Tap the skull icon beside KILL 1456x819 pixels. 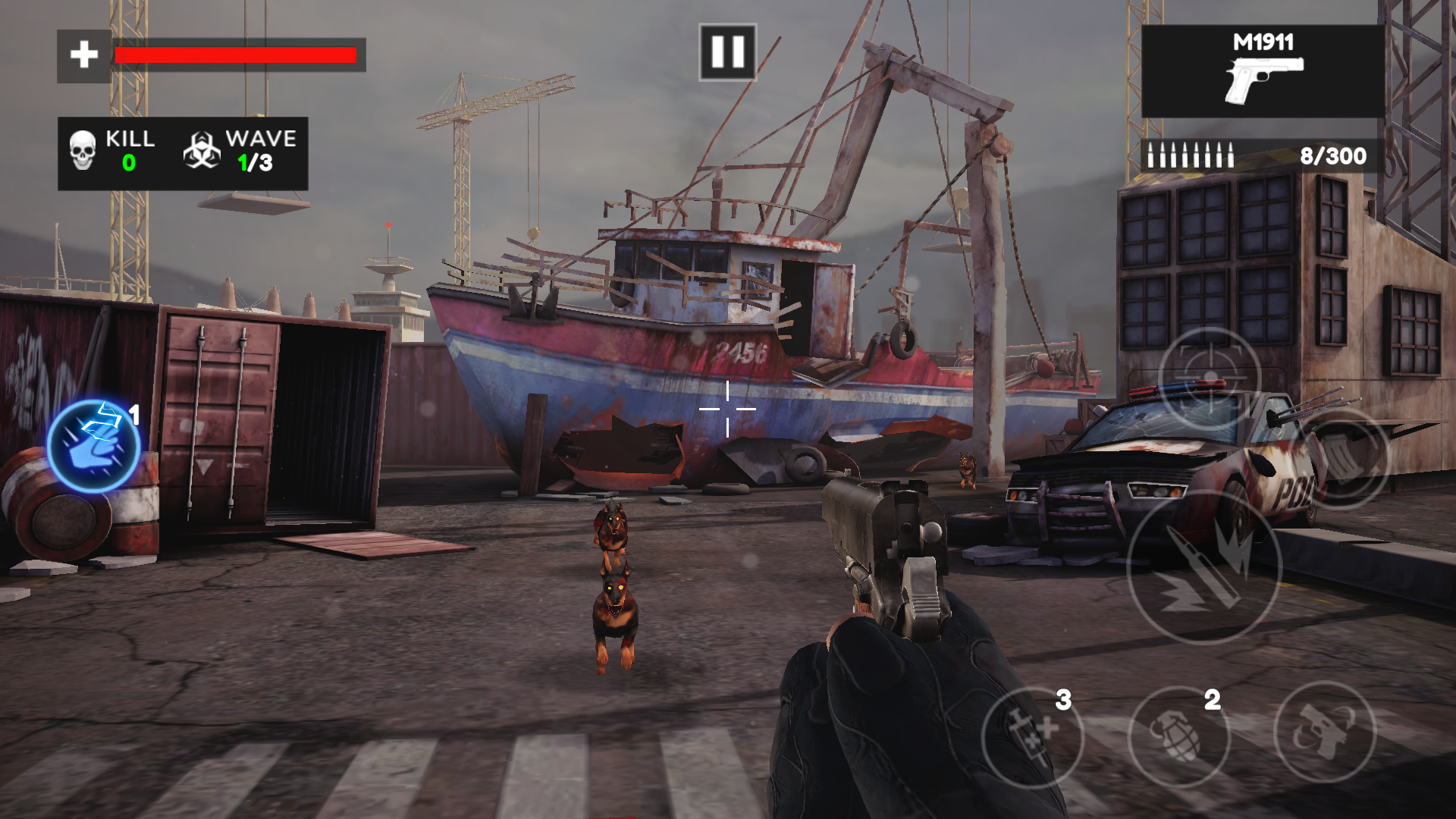point(83,149)
